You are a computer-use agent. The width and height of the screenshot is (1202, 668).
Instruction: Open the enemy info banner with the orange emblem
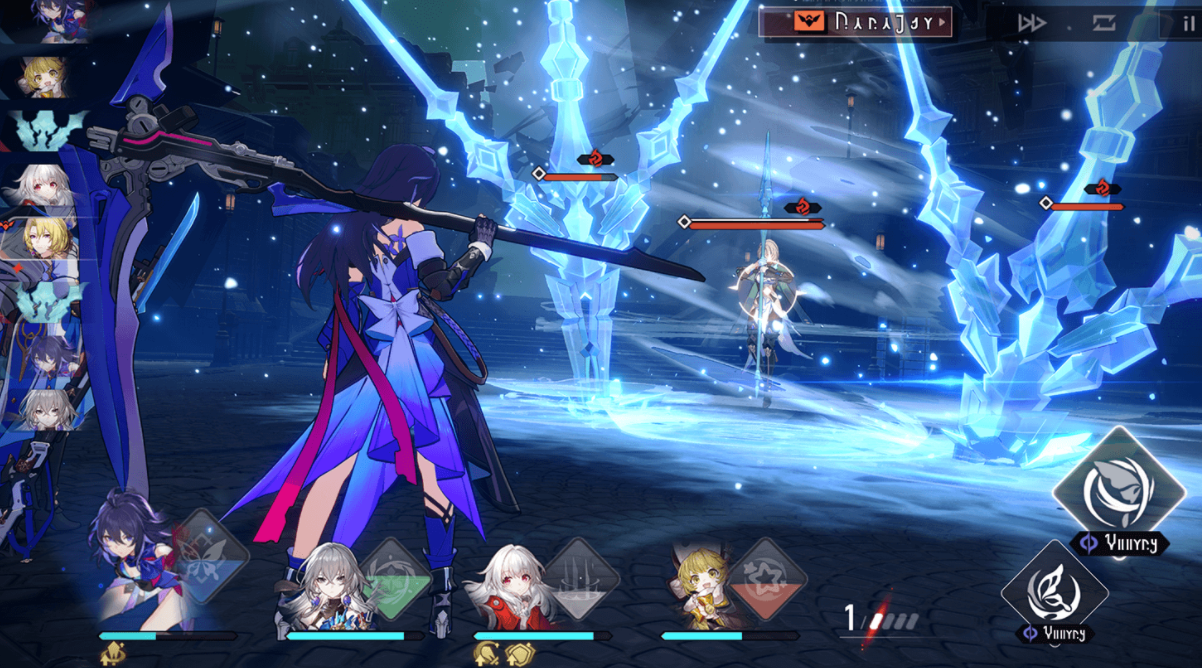(x=855, y=22)
